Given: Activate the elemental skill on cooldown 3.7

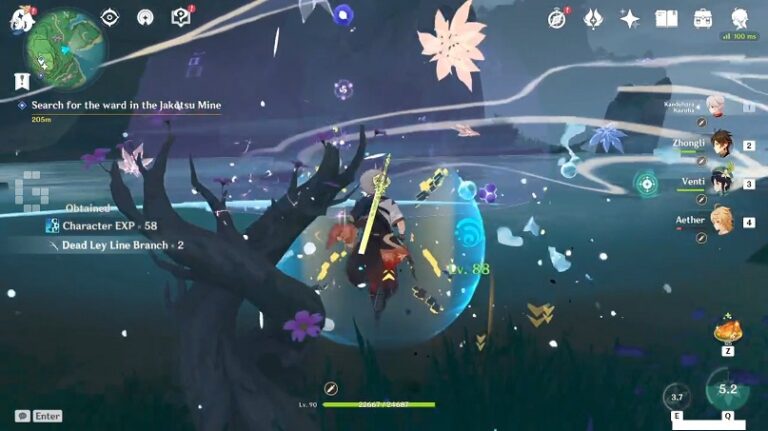Looking at the screenshot, I should click(677, 397).
